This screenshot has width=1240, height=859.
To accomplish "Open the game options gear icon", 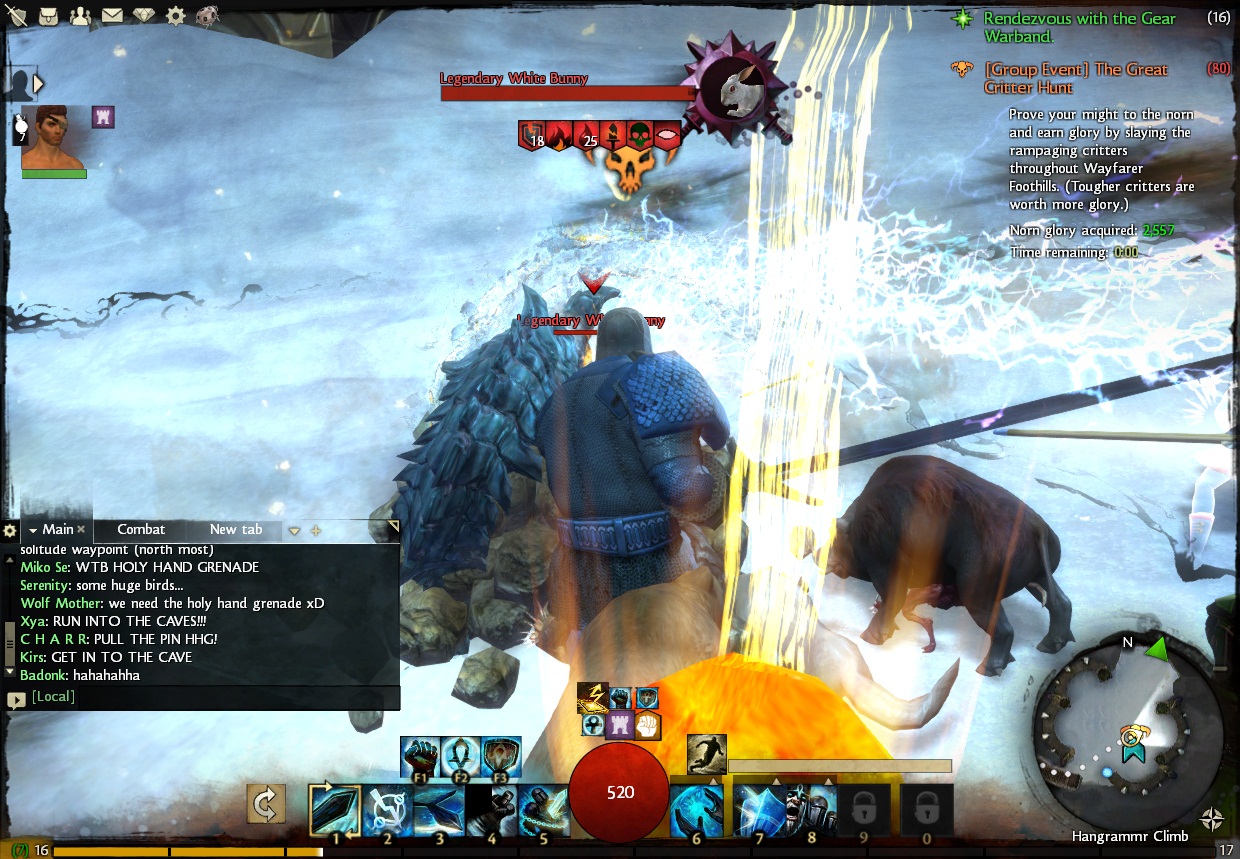I will coord(175,15).
